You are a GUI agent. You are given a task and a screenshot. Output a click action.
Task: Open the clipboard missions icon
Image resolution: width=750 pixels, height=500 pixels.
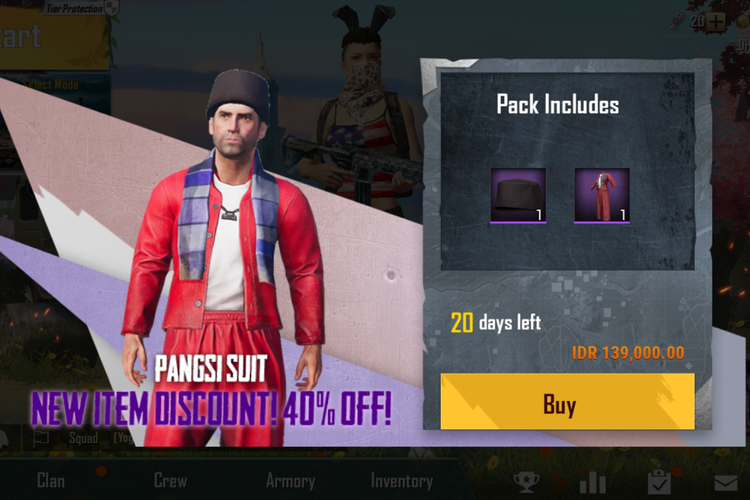658,483
